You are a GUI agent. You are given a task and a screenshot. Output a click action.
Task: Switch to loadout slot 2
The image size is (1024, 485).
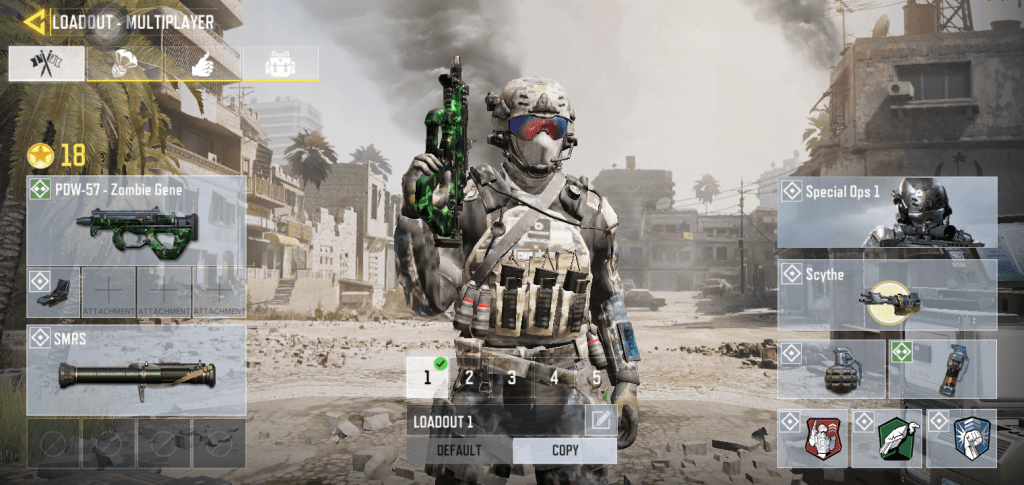(469, 378)
